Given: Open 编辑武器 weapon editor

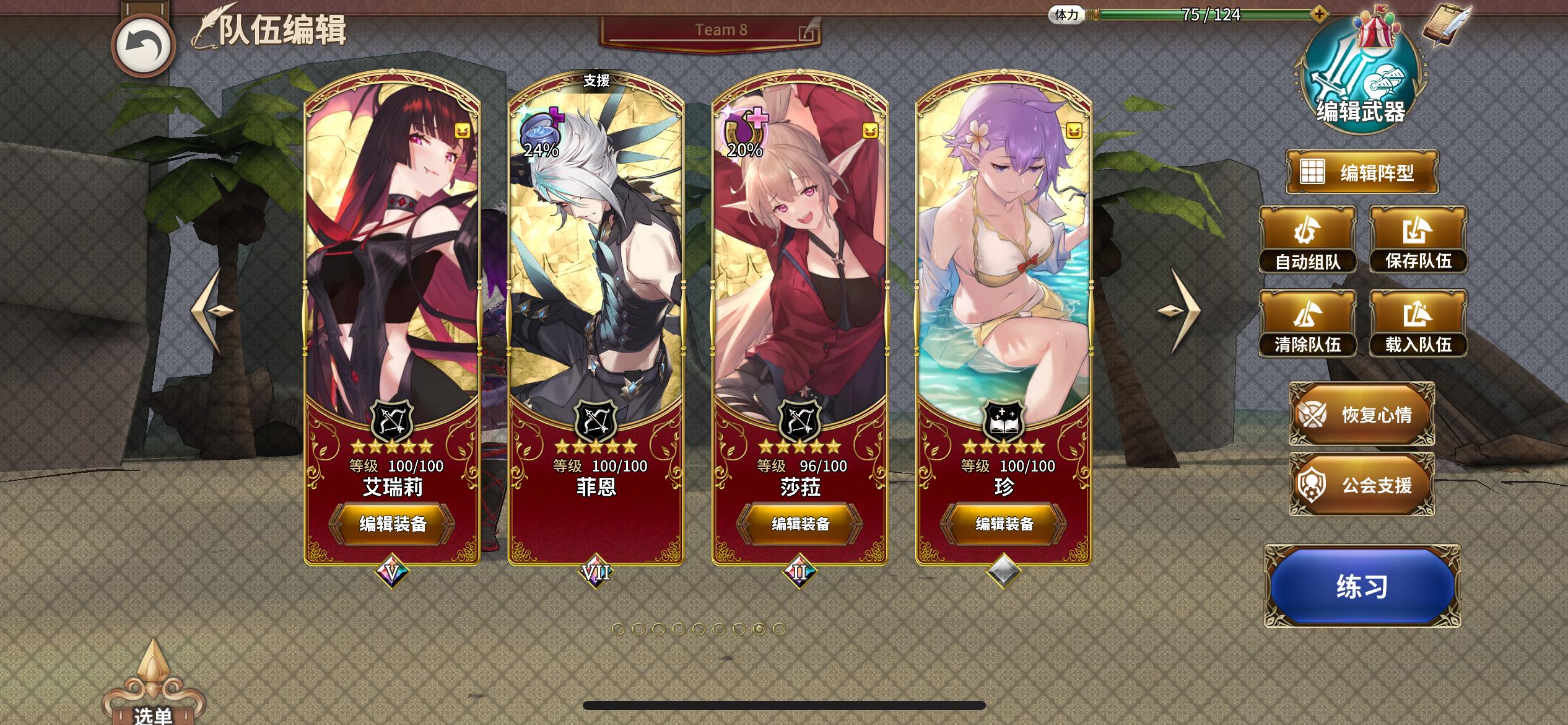Looking at the screenshot, I should pos(1361,79).
